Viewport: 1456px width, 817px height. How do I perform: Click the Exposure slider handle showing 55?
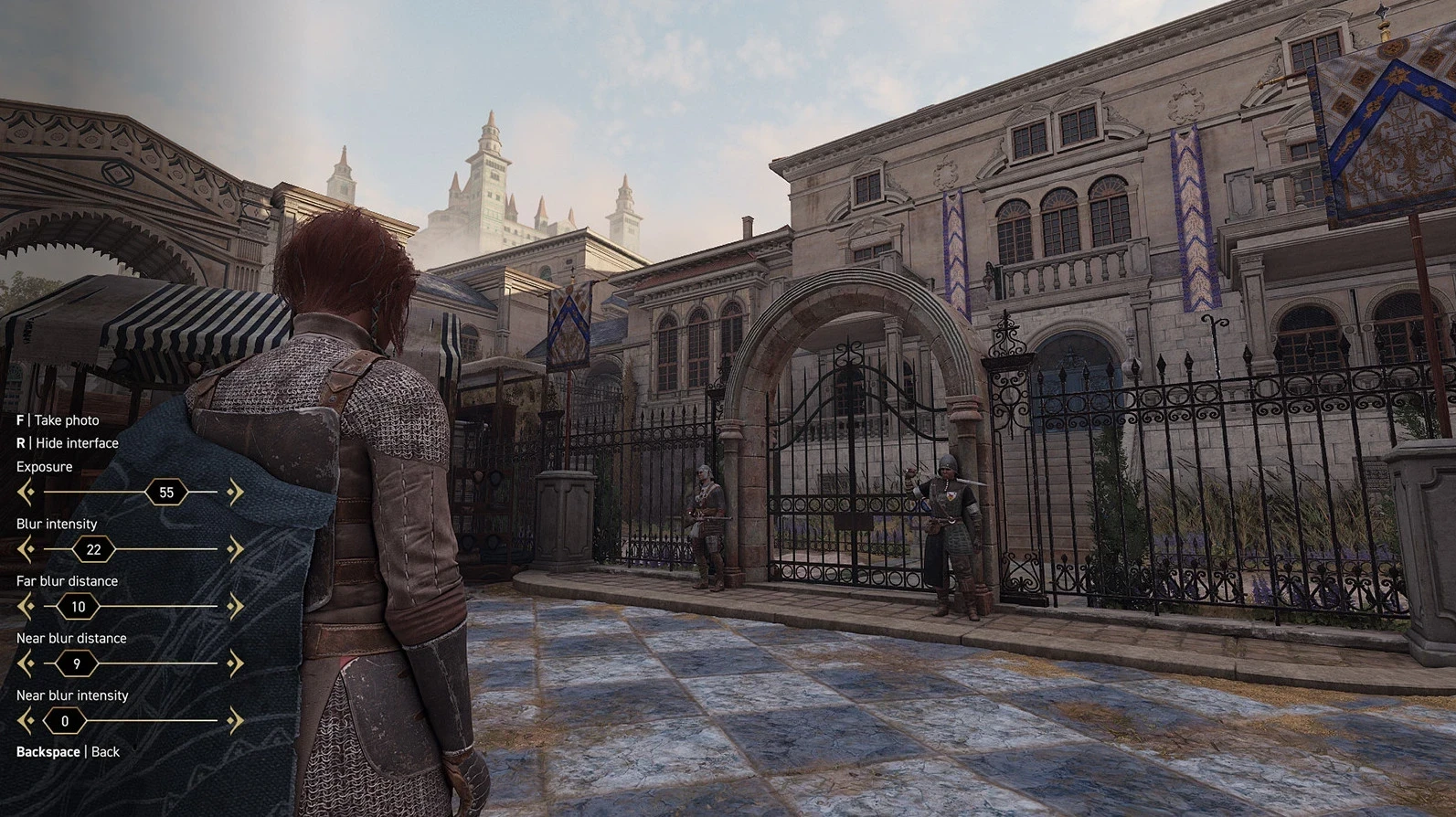tap(166, 493)
